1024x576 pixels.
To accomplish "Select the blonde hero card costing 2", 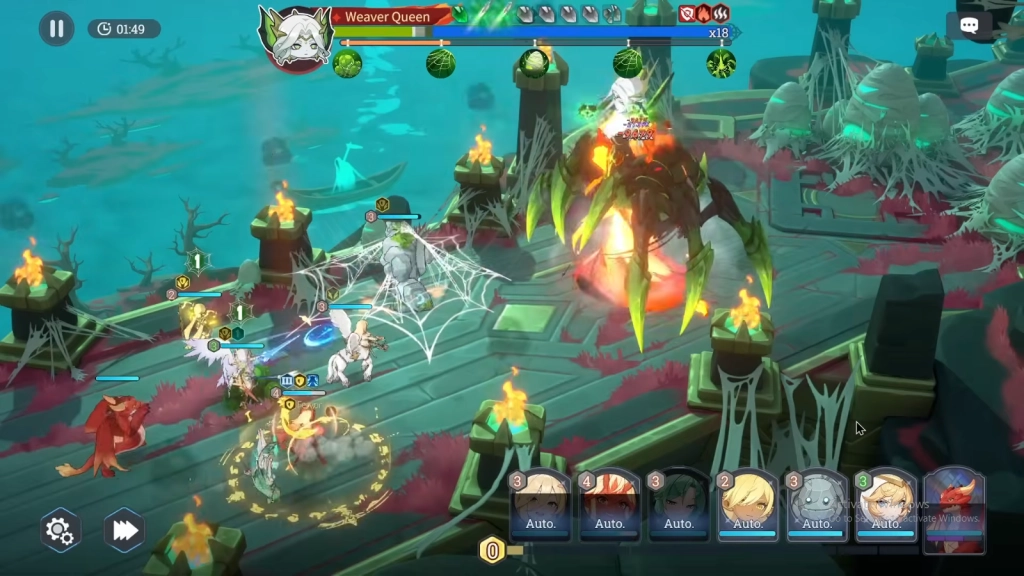I will [747, 506].
